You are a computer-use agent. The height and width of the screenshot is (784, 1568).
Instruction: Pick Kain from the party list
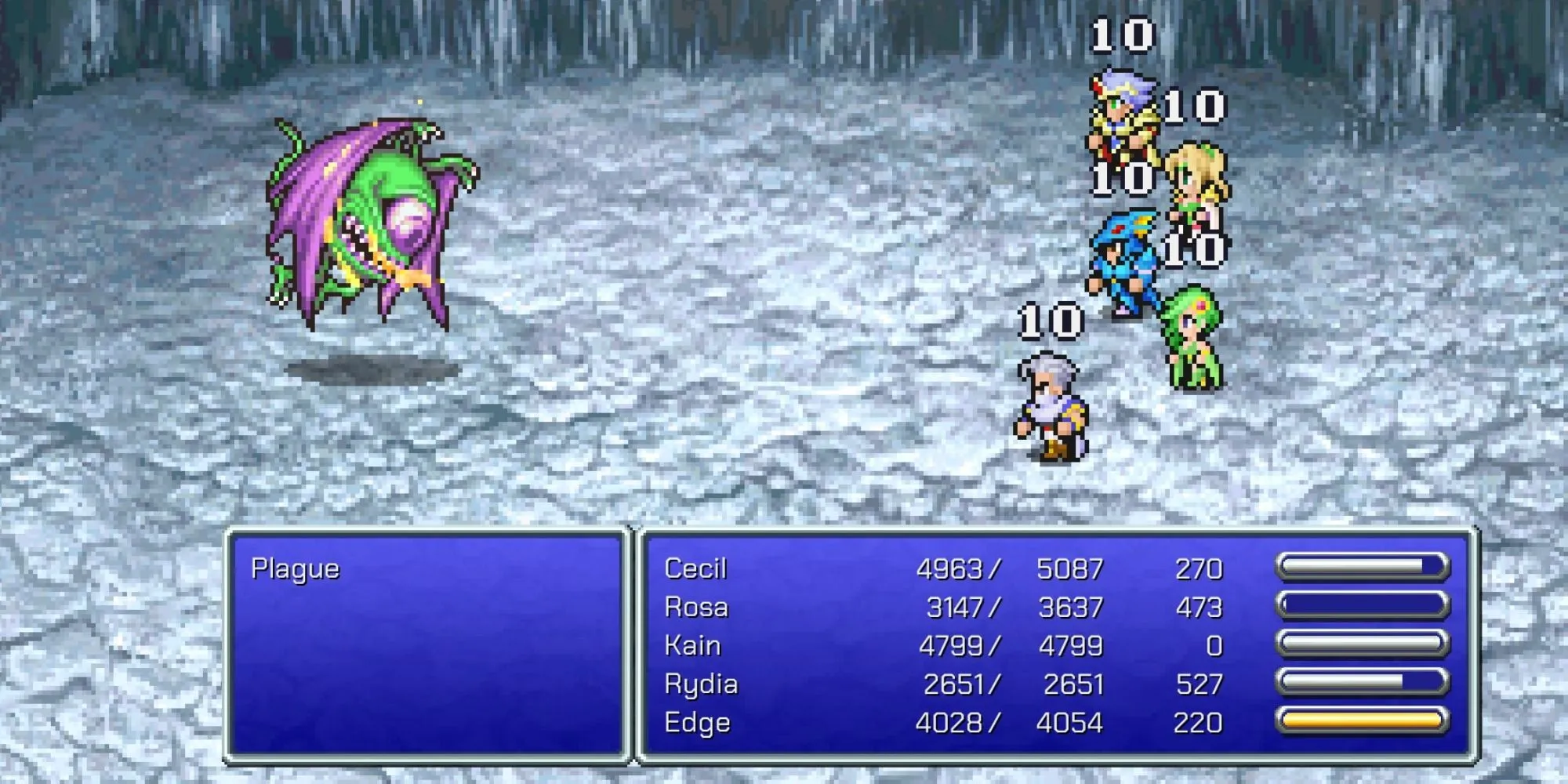[692, 646]
